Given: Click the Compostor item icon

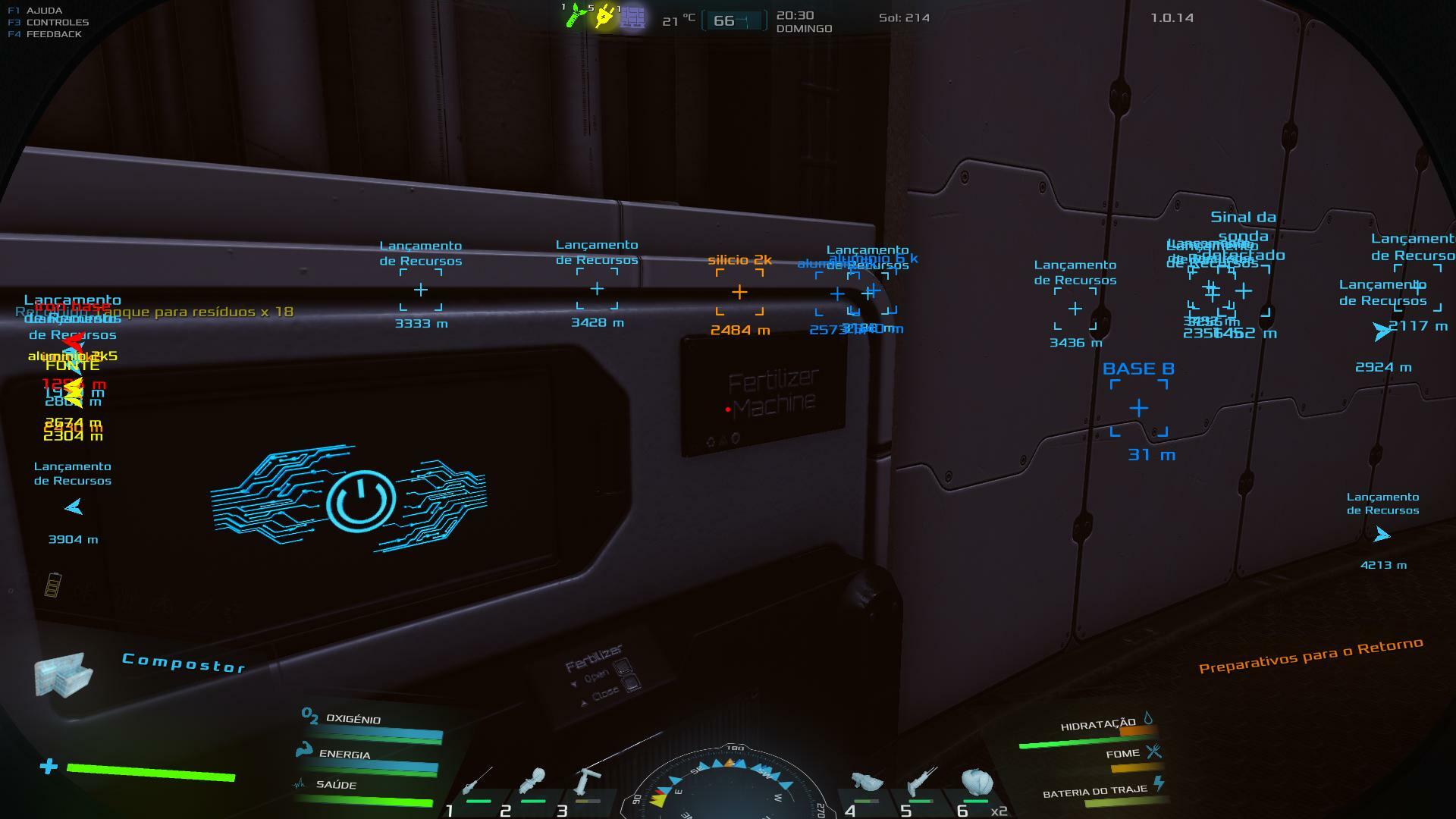Looking at the screenshot, I should (x=63, y=673).
